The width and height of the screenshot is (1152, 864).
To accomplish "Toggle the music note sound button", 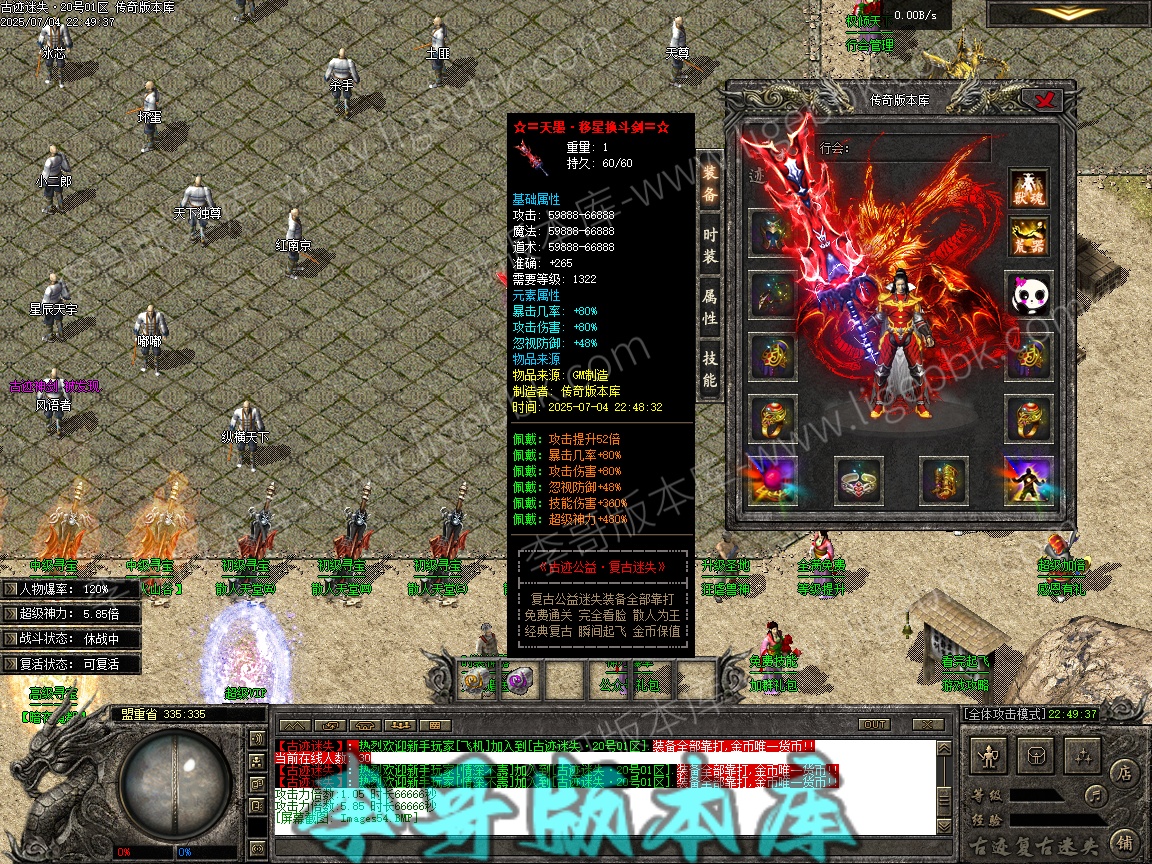I will click(x=1097, y=795).
